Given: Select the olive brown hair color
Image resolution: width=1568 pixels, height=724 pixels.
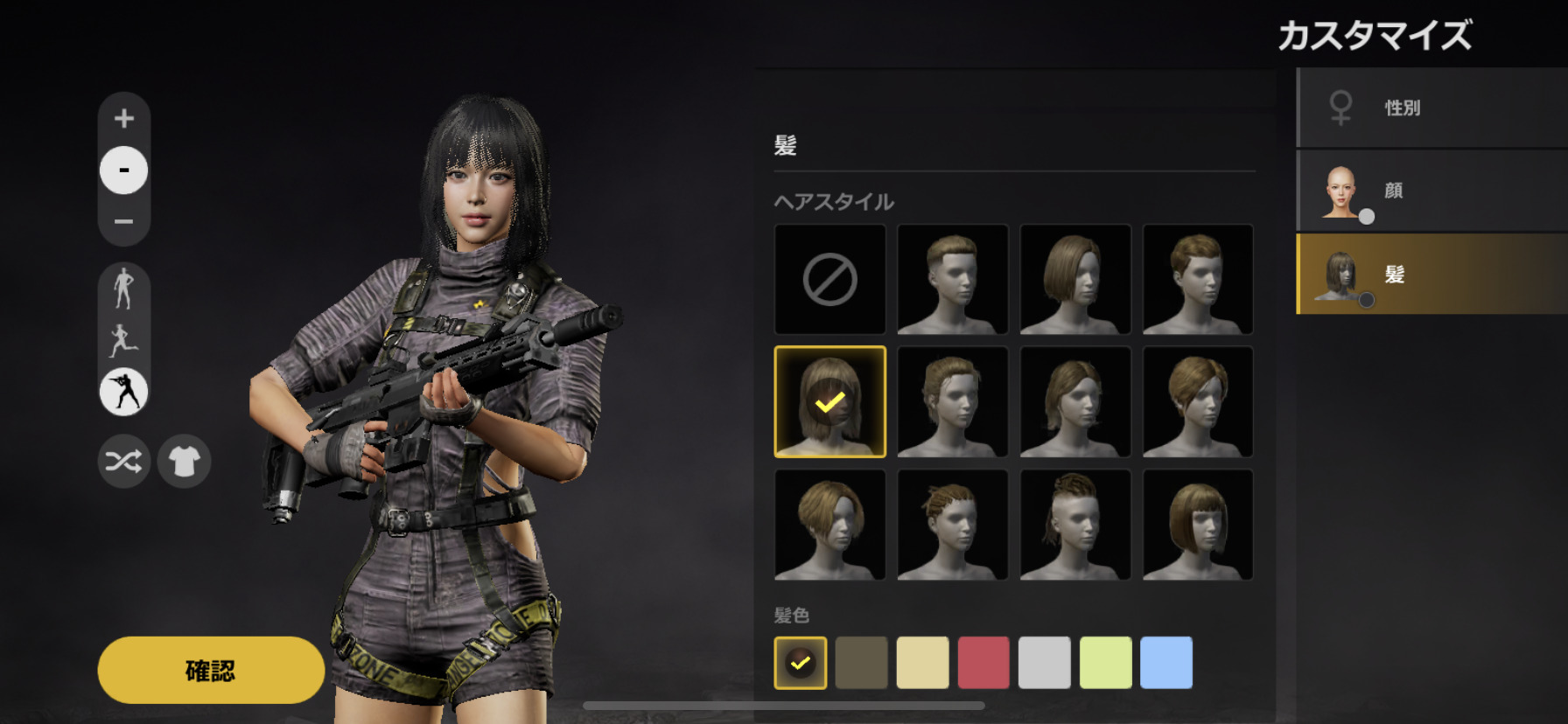Looking at the screenshot, I should point(861,663).
